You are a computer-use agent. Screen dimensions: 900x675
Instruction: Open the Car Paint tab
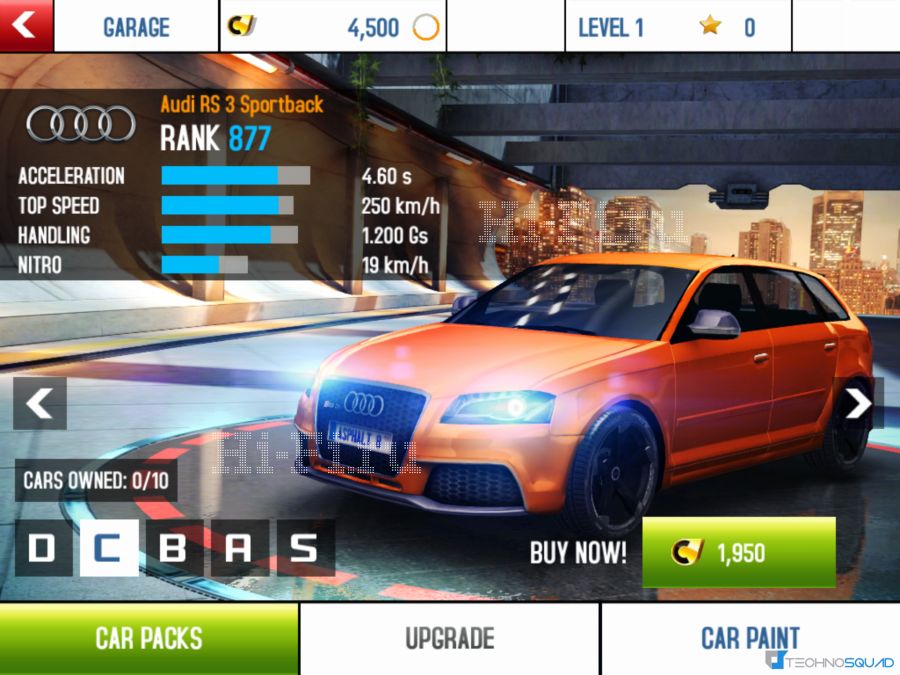750,638
